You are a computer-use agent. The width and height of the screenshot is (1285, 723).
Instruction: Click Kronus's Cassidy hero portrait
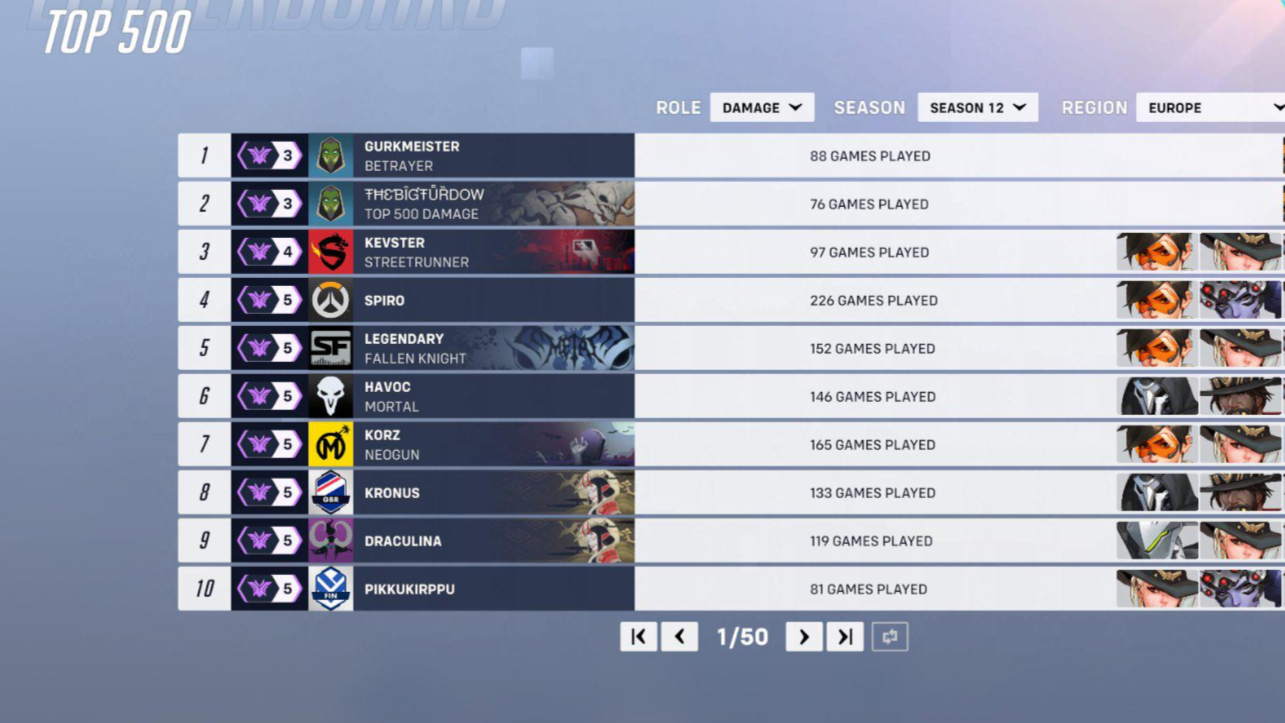(1240, 492)
